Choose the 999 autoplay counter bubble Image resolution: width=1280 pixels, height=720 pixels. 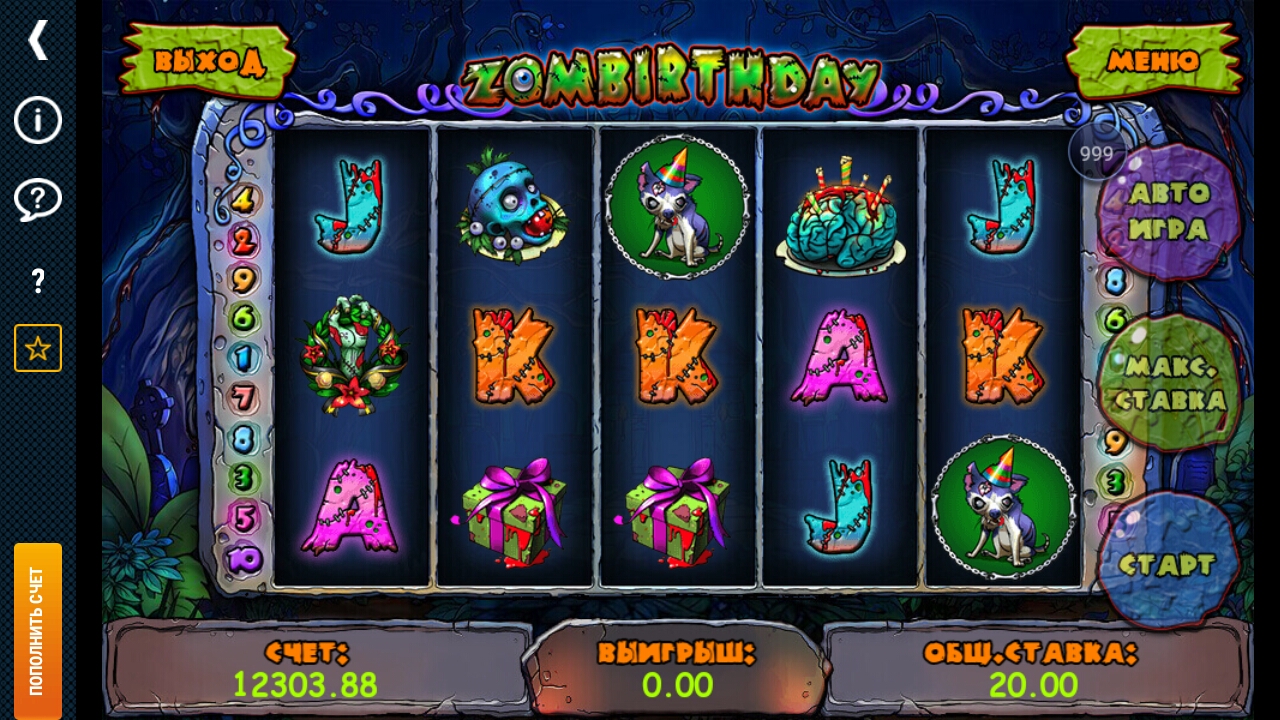coord(1096,154)
